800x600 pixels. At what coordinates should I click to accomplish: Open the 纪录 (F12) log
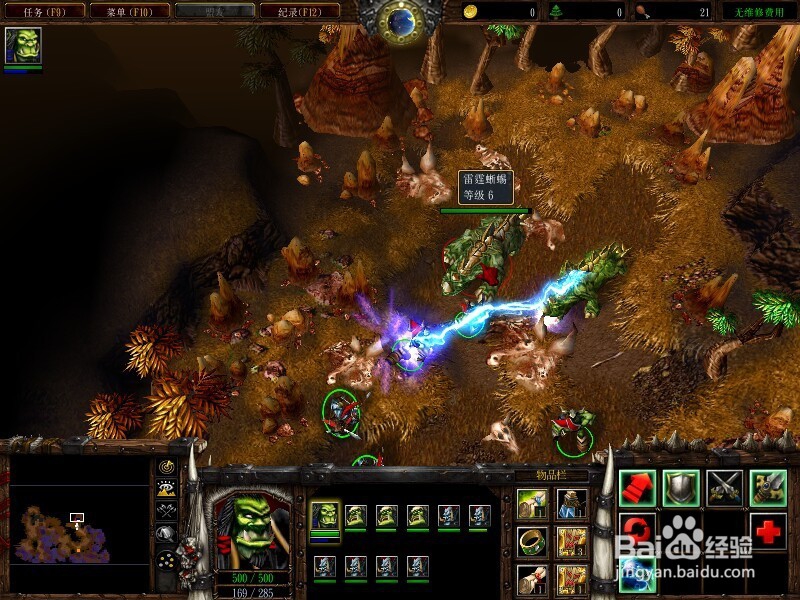tap(299, 11)
